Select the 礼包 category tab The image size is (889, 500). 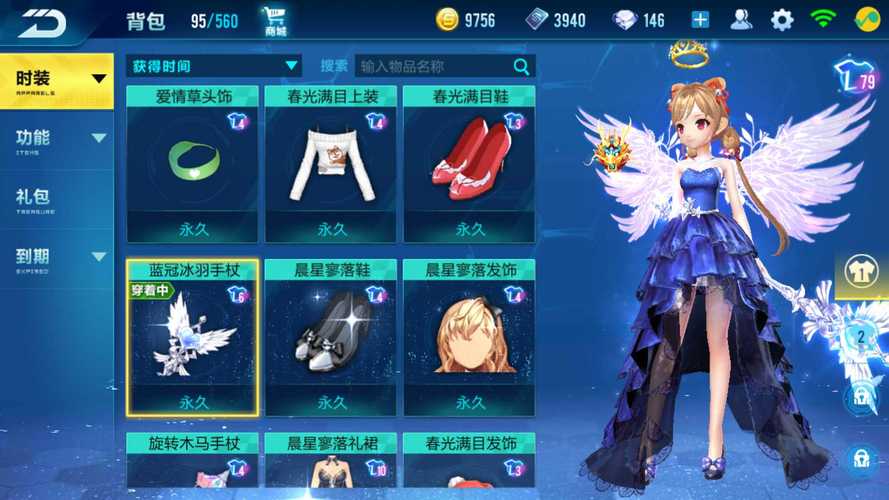coord(55,198)
